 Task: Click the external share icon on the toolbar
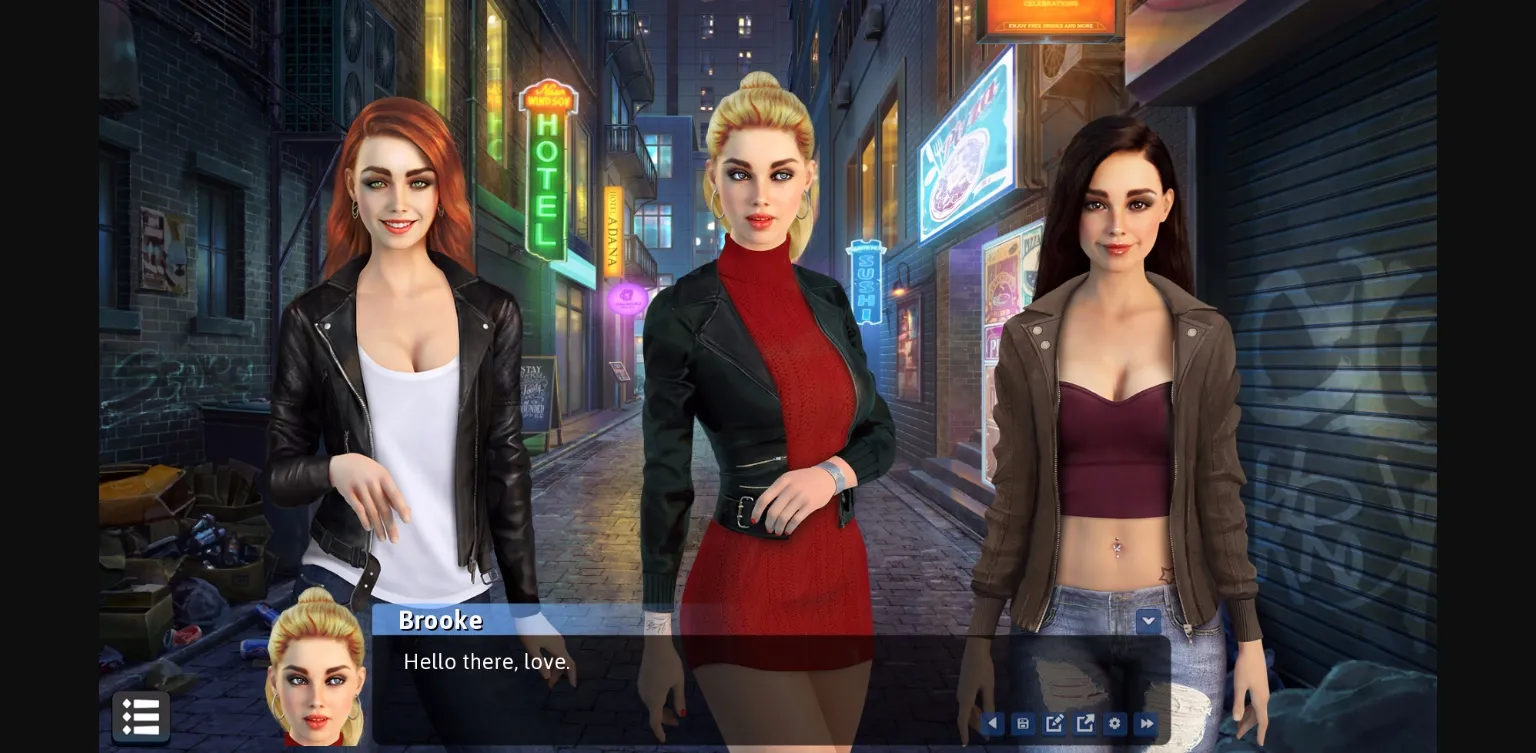(1084, 723)
